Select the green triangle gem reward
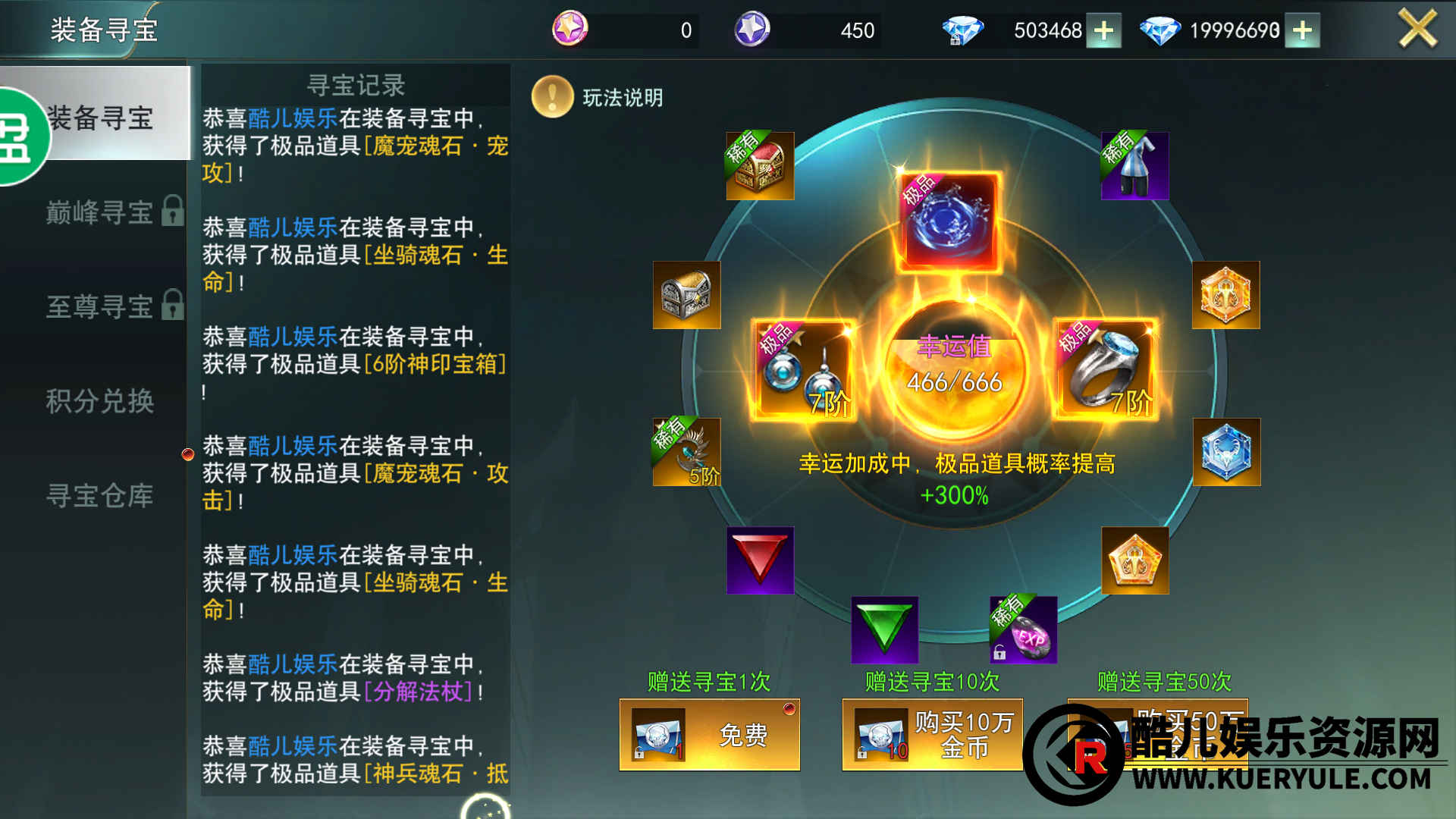Image resolution: width=1456 pixels, height=819 pixels. (884, 629)
